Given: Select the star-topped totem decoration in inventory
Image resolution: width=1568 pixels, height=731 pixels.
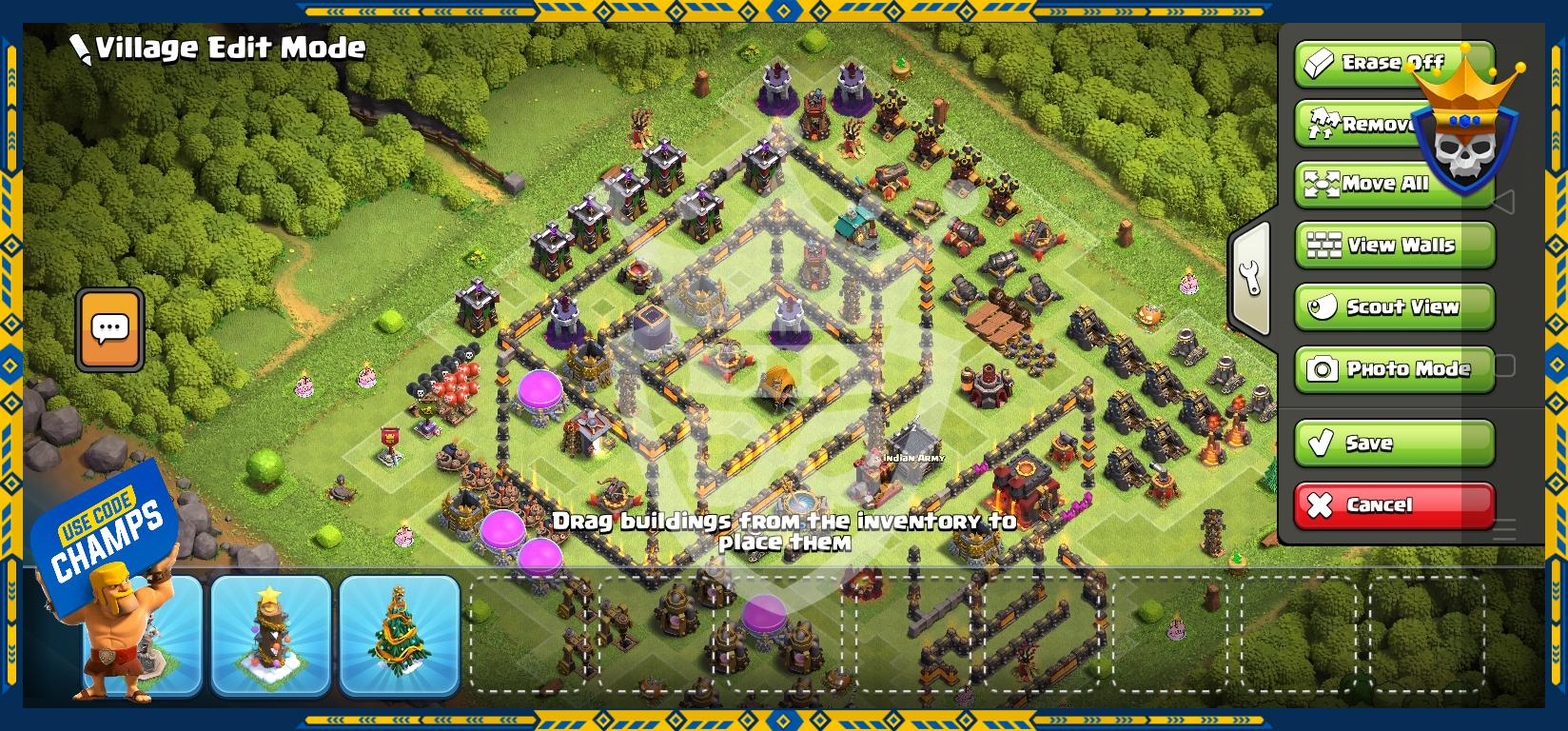Looking at the screenshot, I should pos(271,635).
